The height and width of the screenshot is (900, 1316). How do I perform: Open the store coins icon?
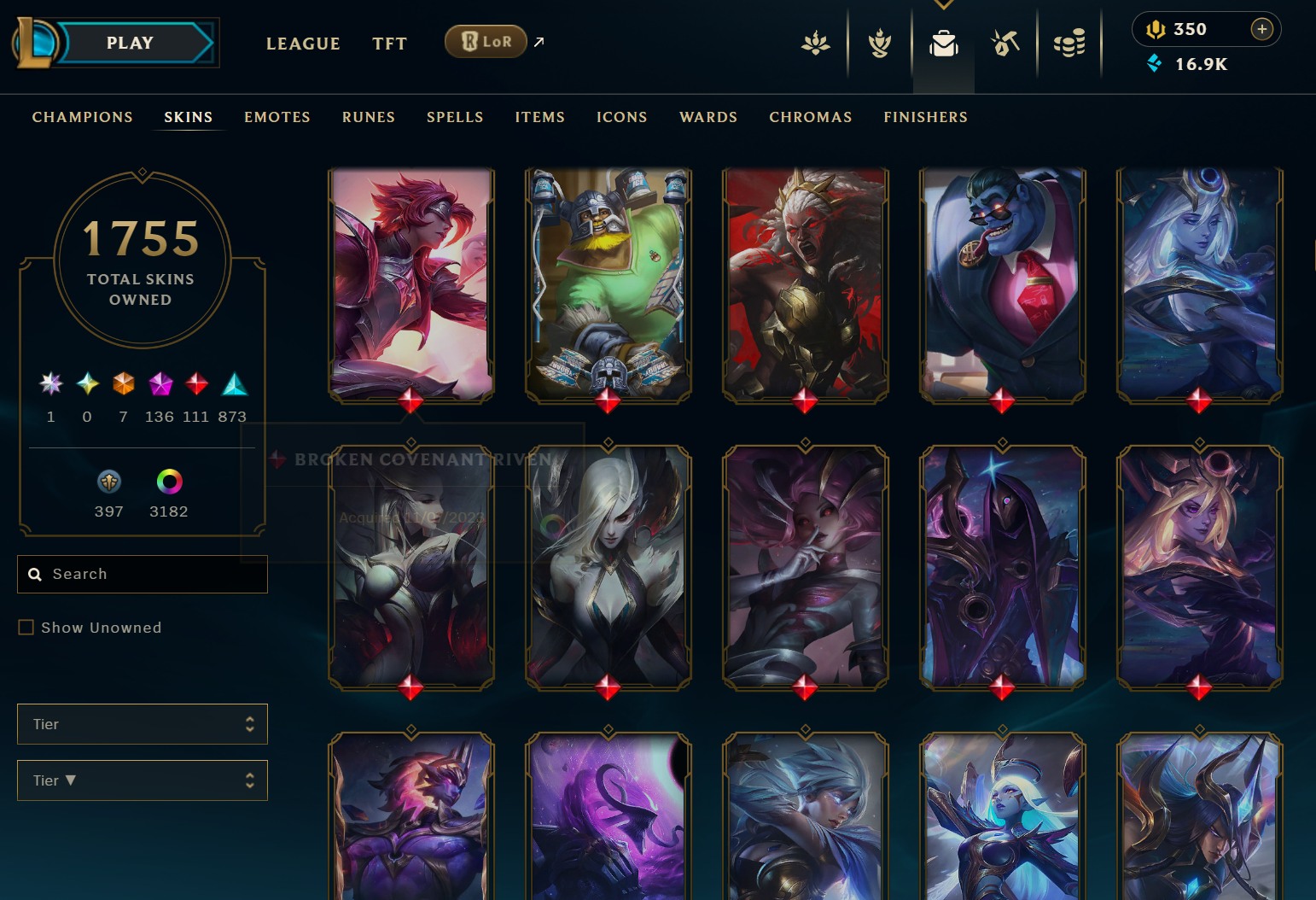pyautogui.click(x=1069, y=43)
